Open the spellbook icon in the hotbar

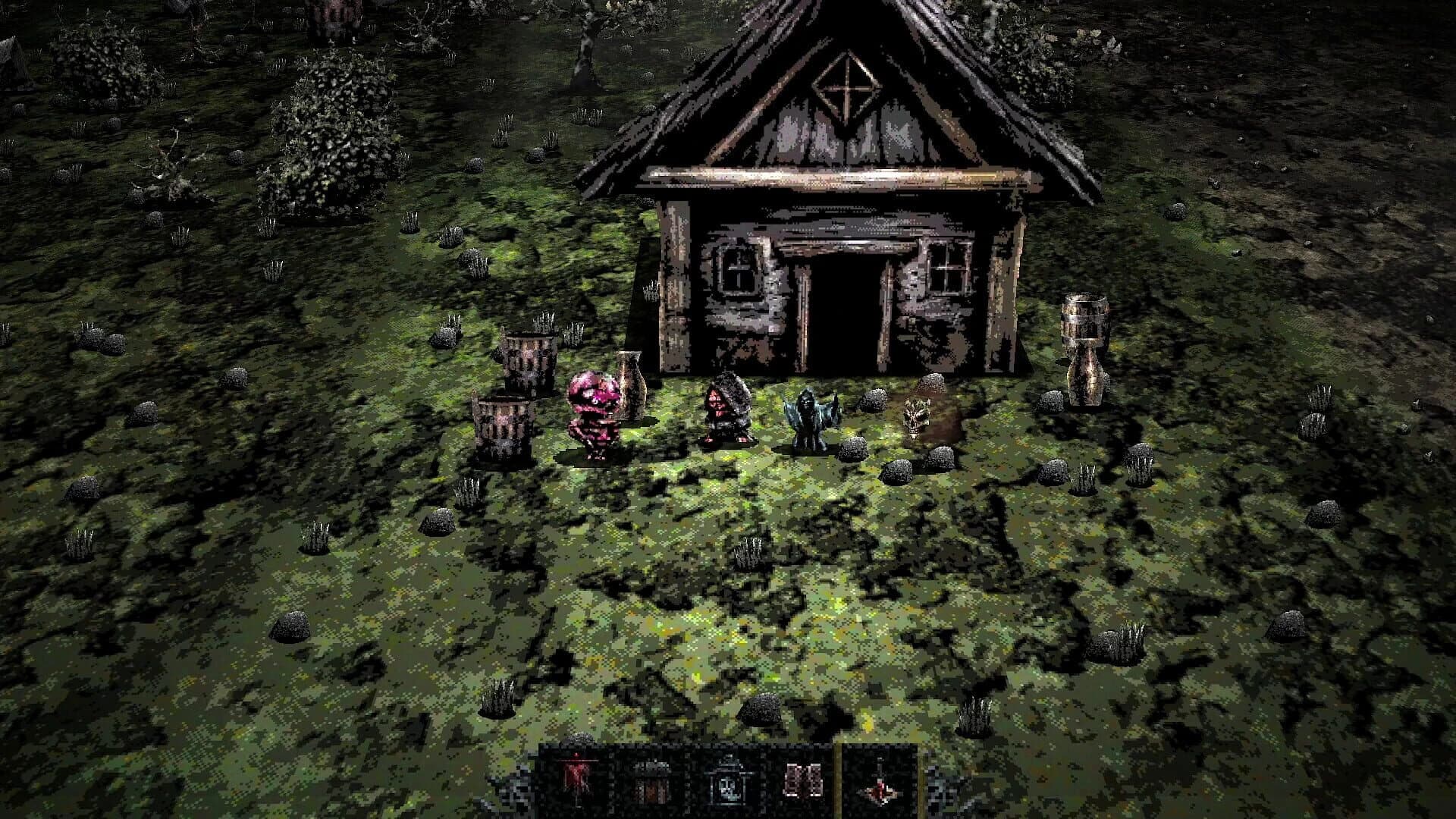[802, 781]
